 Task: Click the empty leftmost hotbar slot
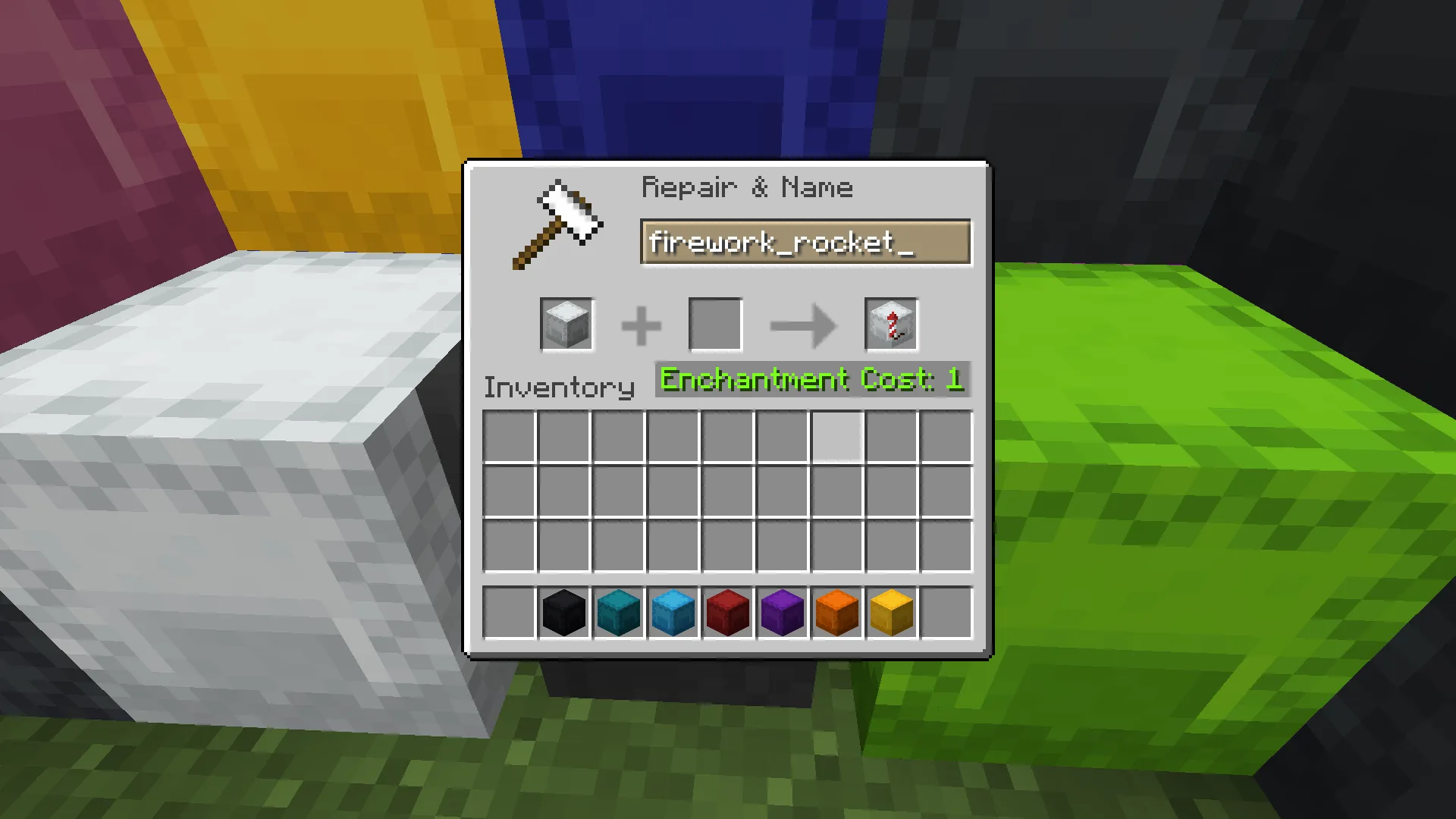(x=509, y=612)
